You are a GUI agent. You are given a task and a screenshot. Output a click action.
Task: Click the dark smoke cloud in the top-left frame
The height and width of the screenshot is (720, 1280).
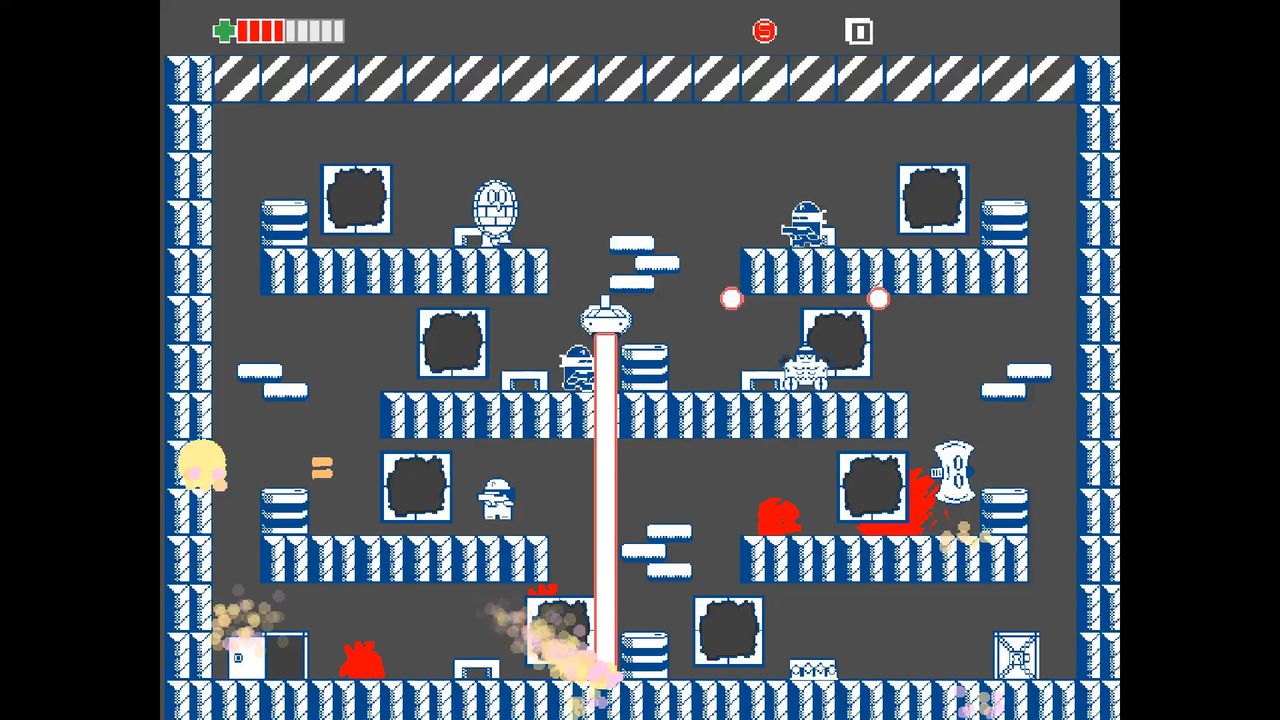[357, 198]
